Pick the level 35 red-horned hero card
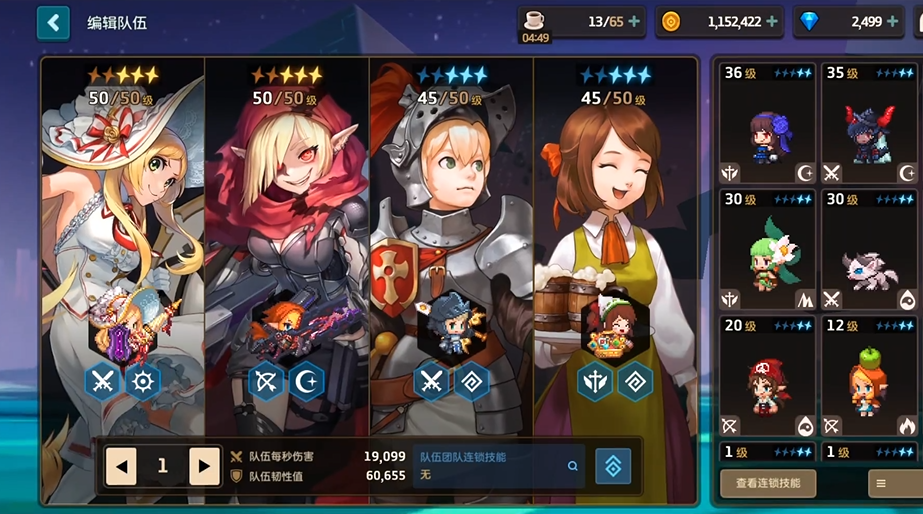 [869, 124]
